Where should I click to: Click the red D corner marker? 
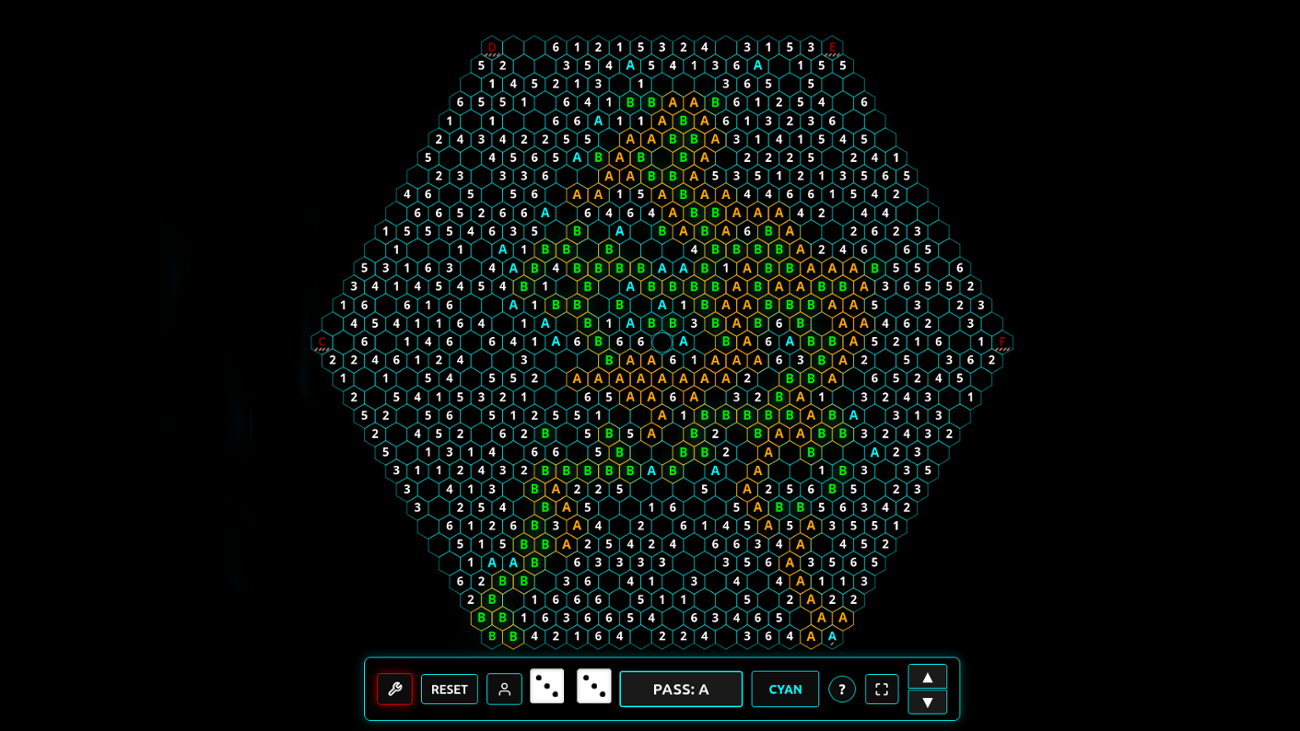494,45
